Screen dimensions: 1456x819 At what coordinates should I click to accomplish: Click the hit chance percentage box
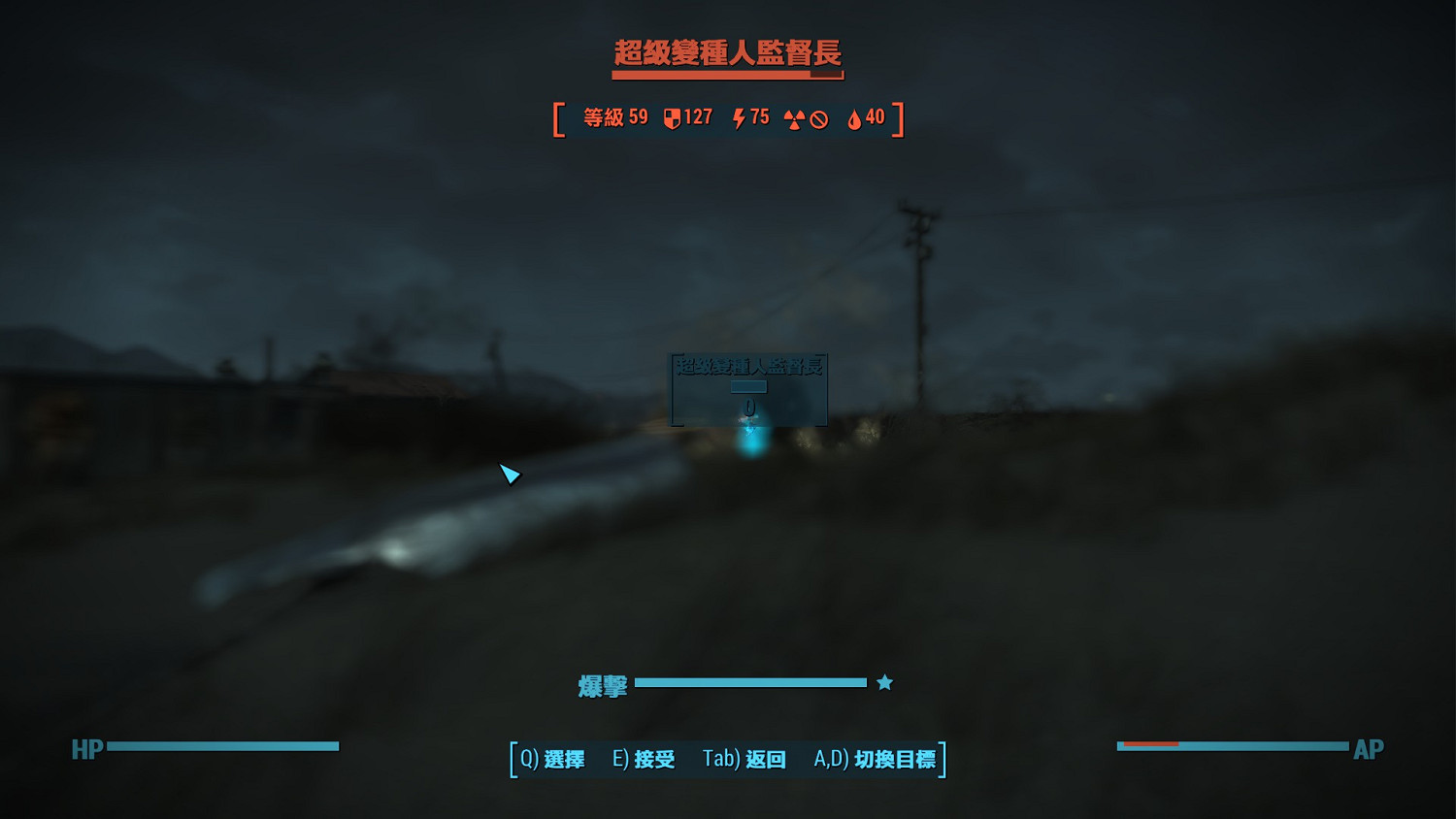[749, 385]
